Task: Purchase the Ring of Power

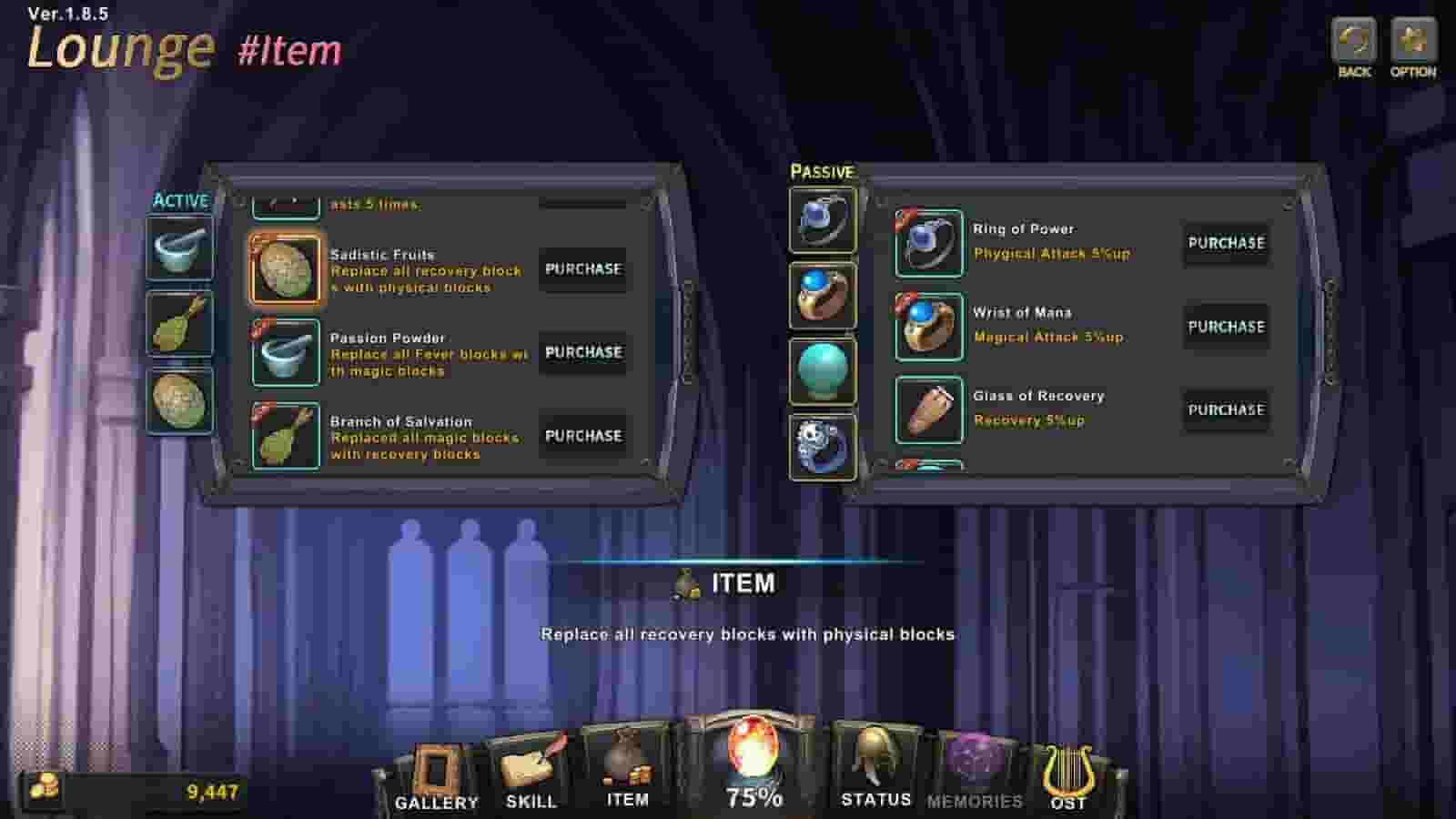Action: point(1225,243)
